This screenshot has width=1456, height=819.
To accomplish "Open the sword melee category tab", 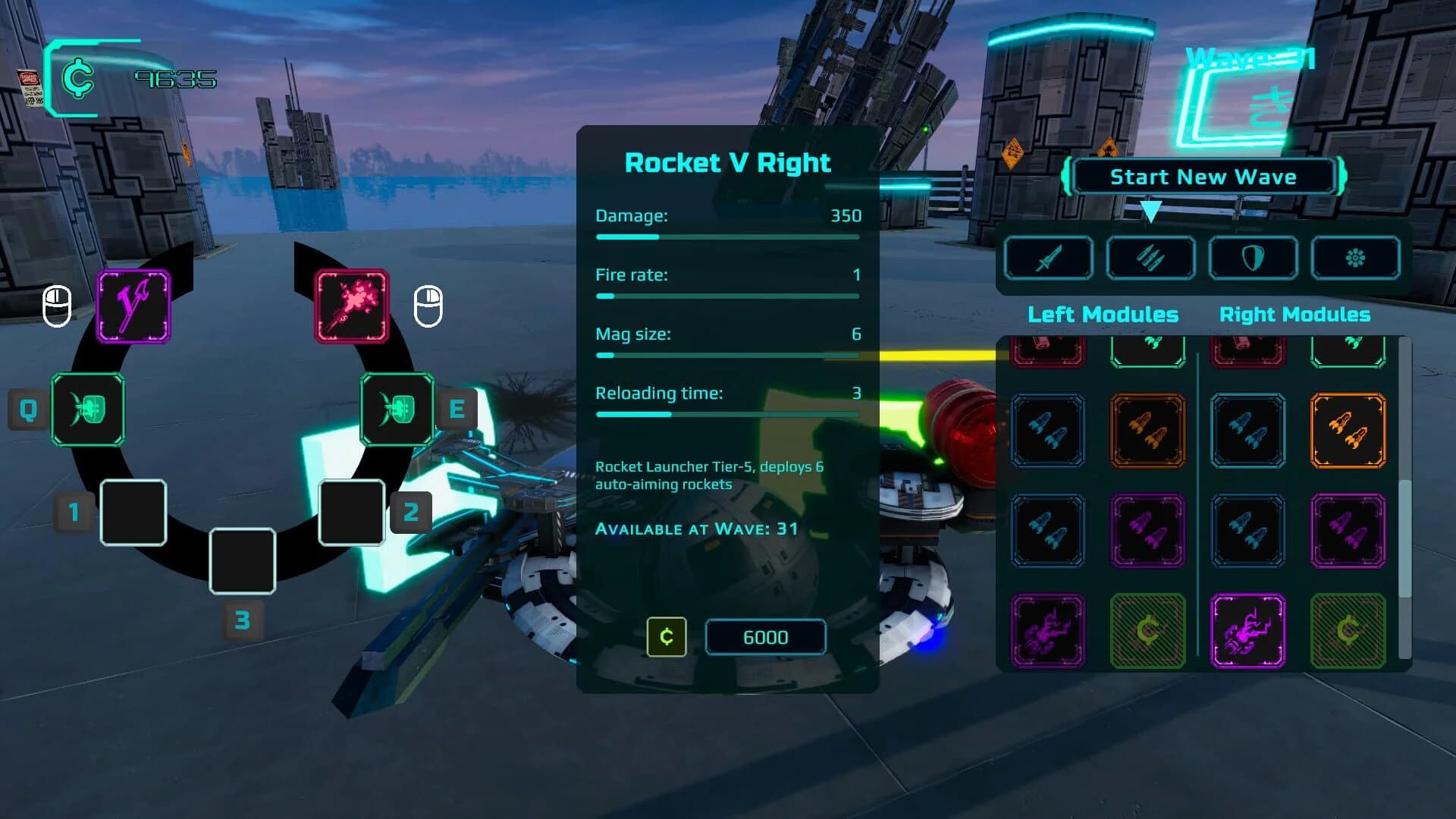I will coord(1048,258).
